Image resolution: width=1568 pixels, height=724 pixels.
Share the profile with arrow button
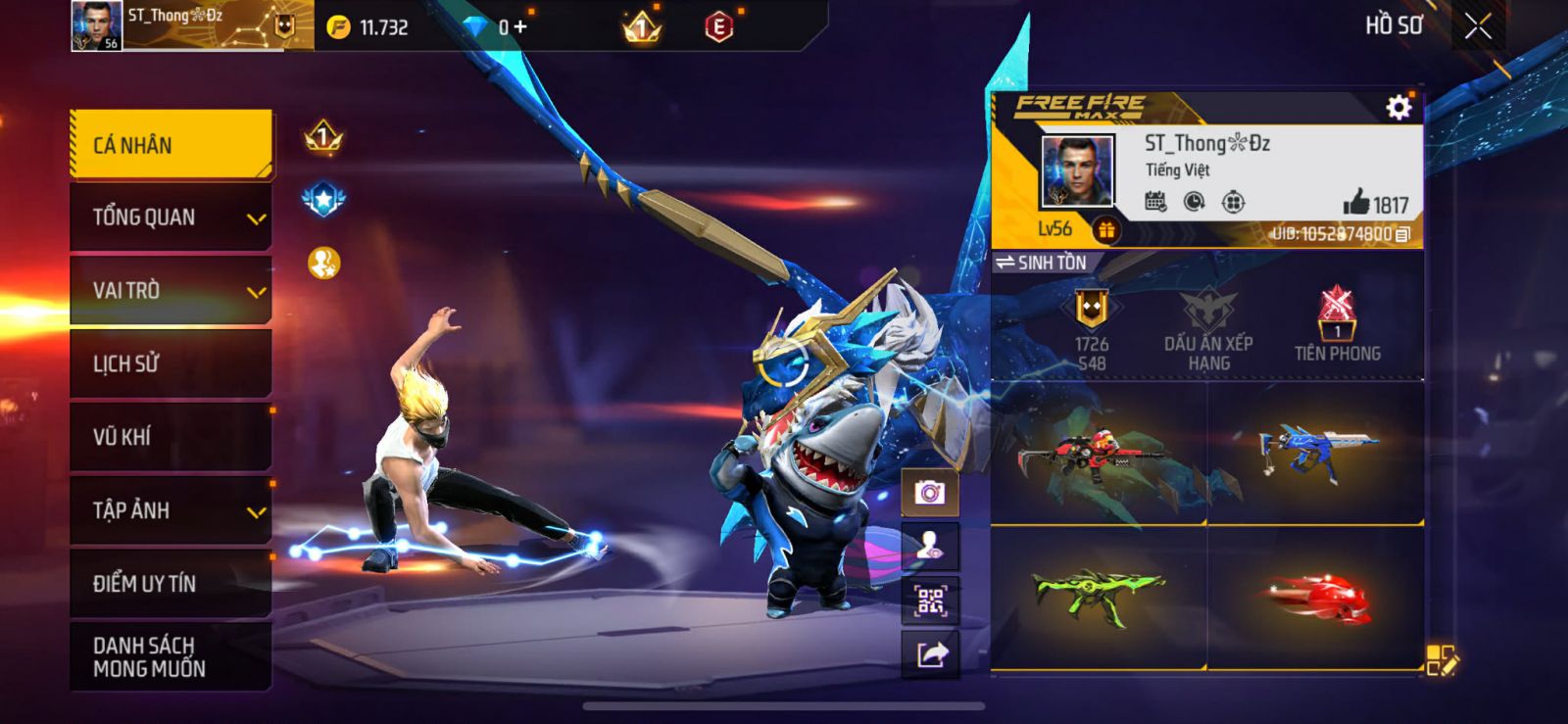pyautogui.click(x=930, y=654)
